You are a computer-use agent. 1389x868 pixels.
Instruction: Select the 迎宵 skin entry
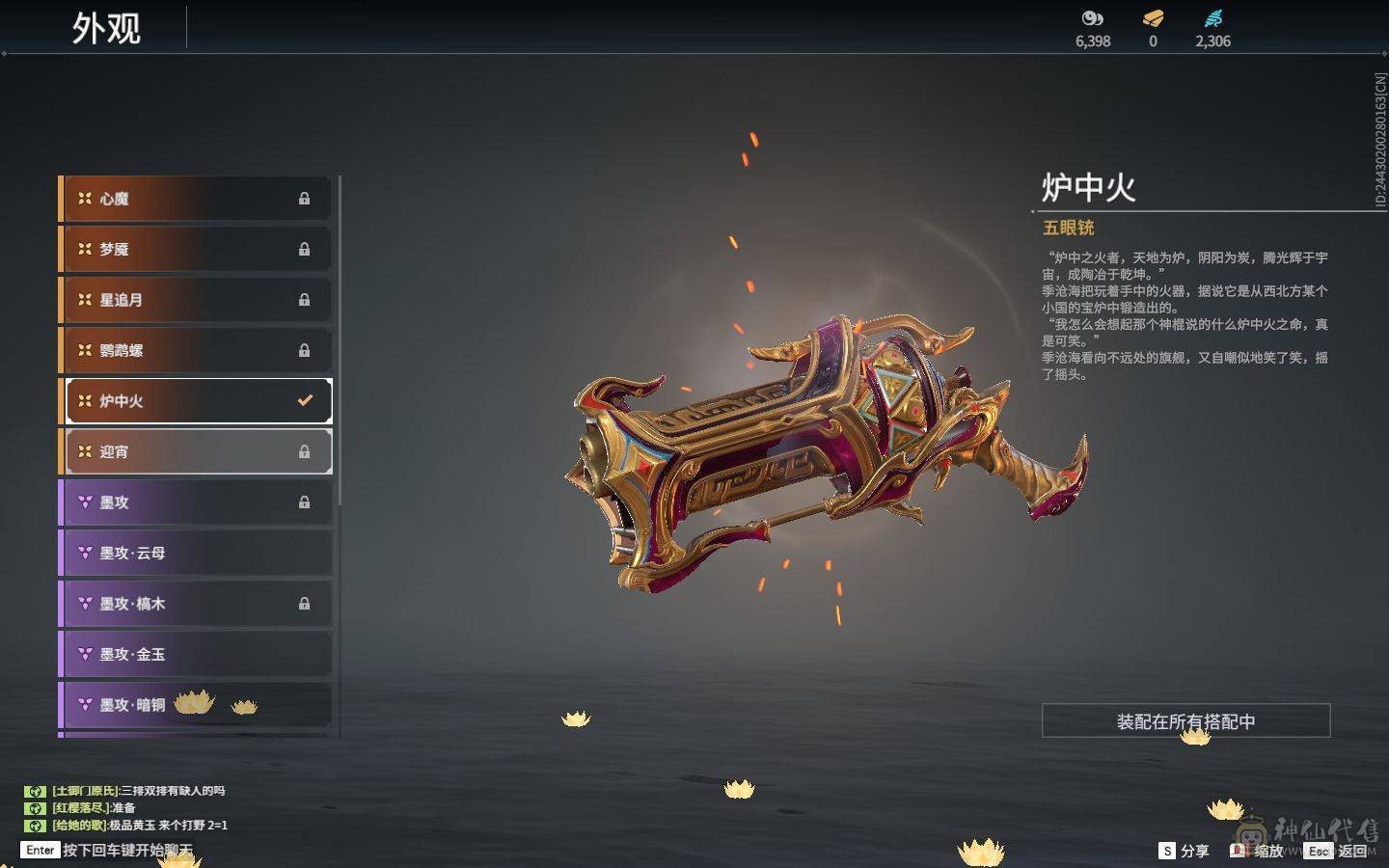click(193, 450)
